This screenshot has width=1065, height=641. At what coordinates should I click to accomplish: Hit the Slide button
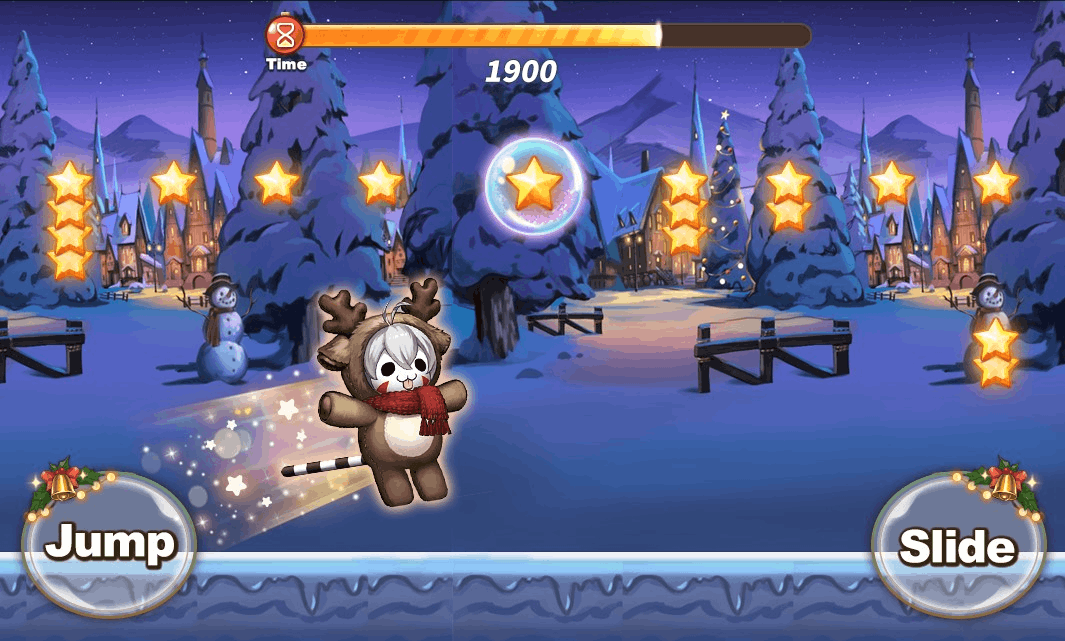pyautogui.click(x=957, y=545)
